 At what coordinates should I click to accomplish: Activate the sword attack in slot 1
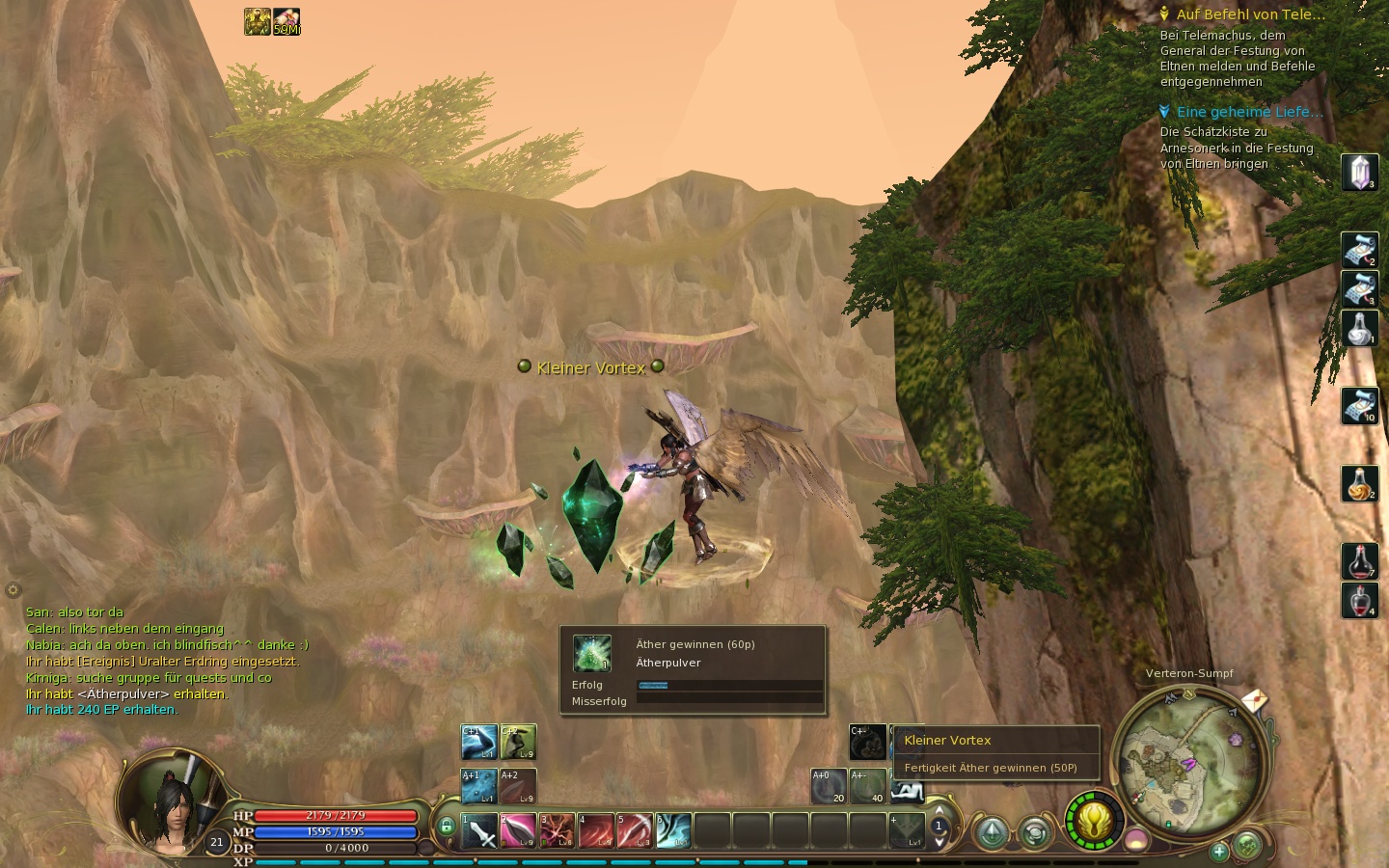(479, 830)
